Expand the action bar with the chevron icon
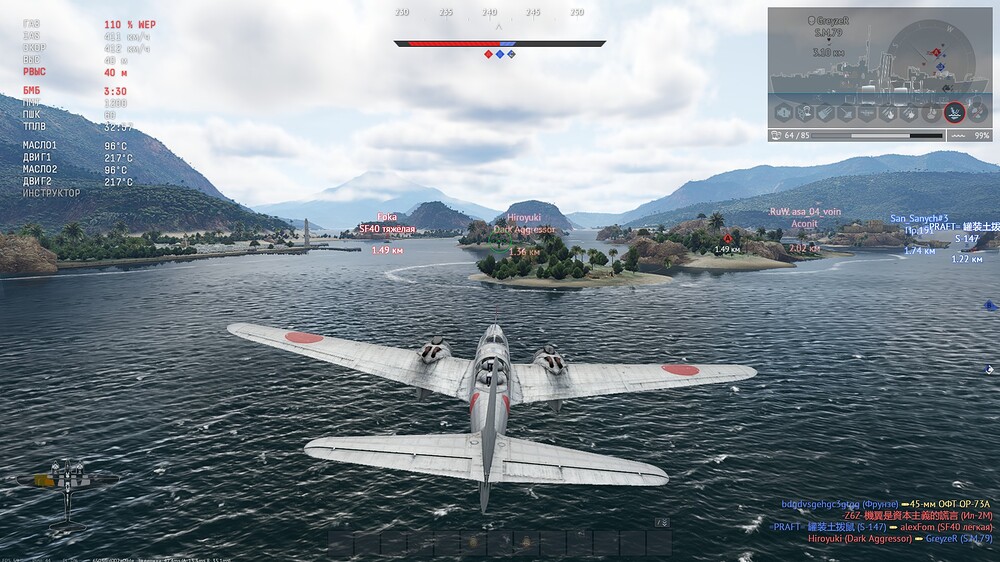 click(661, 523)
